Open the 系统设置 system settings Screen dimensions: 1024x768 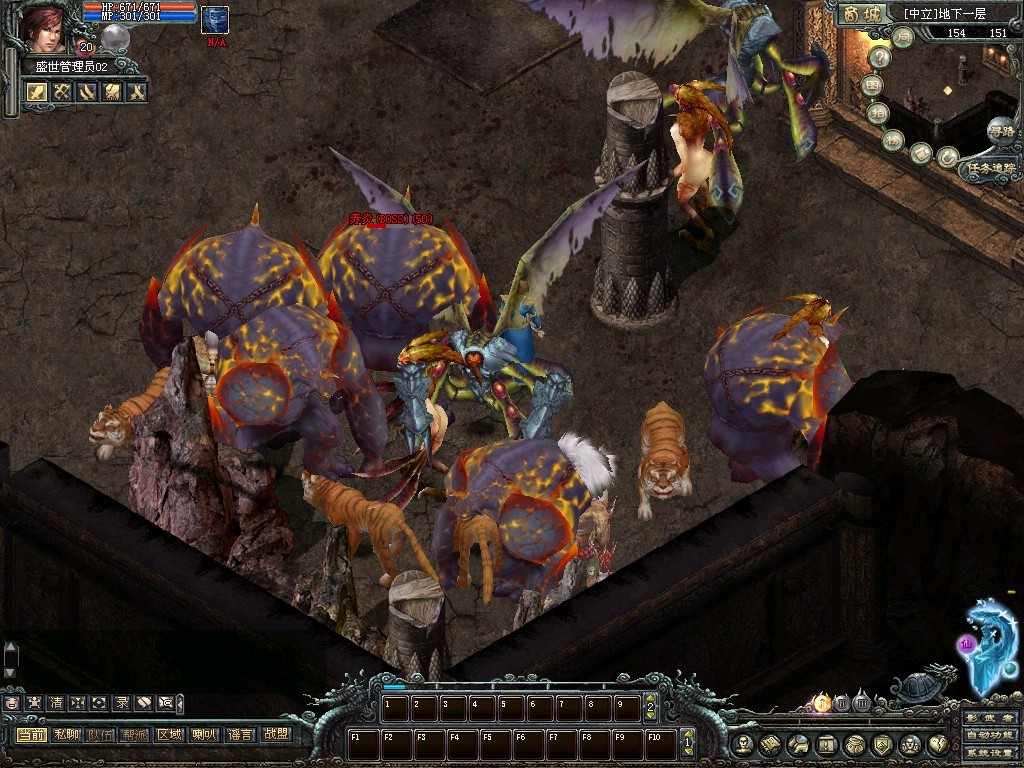coord(990,752)
